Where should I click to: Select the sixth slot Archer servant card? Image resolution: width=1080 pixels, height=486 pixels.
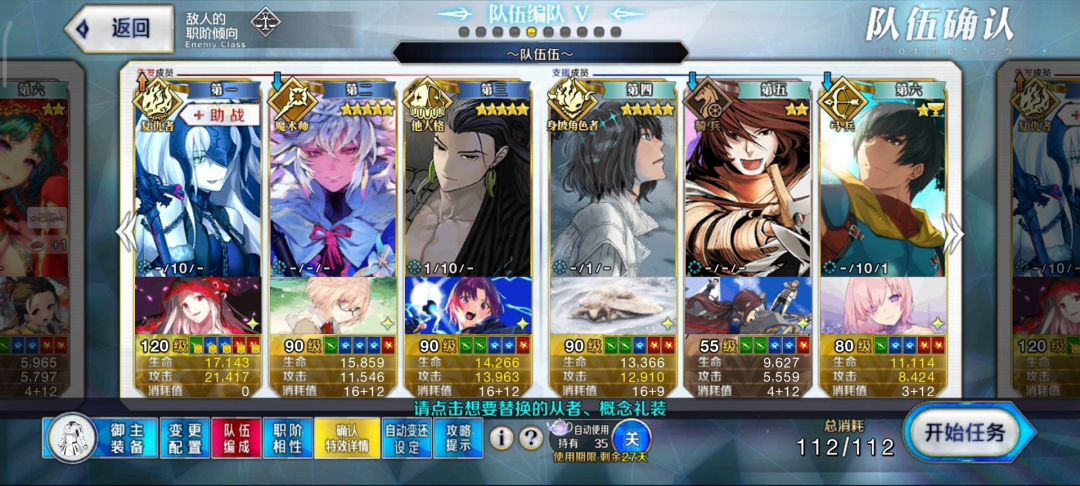tap(882, 190)
